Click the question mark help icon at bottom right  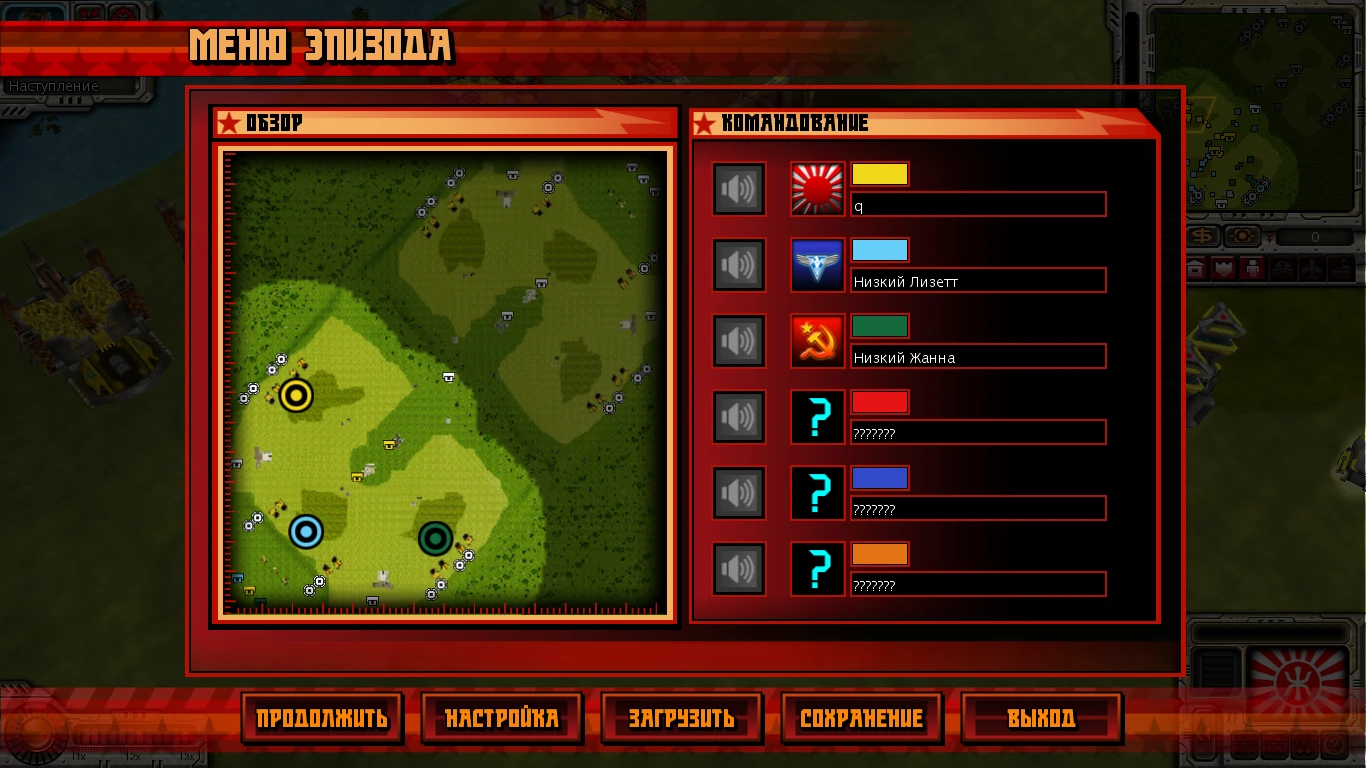(1334, 743)
